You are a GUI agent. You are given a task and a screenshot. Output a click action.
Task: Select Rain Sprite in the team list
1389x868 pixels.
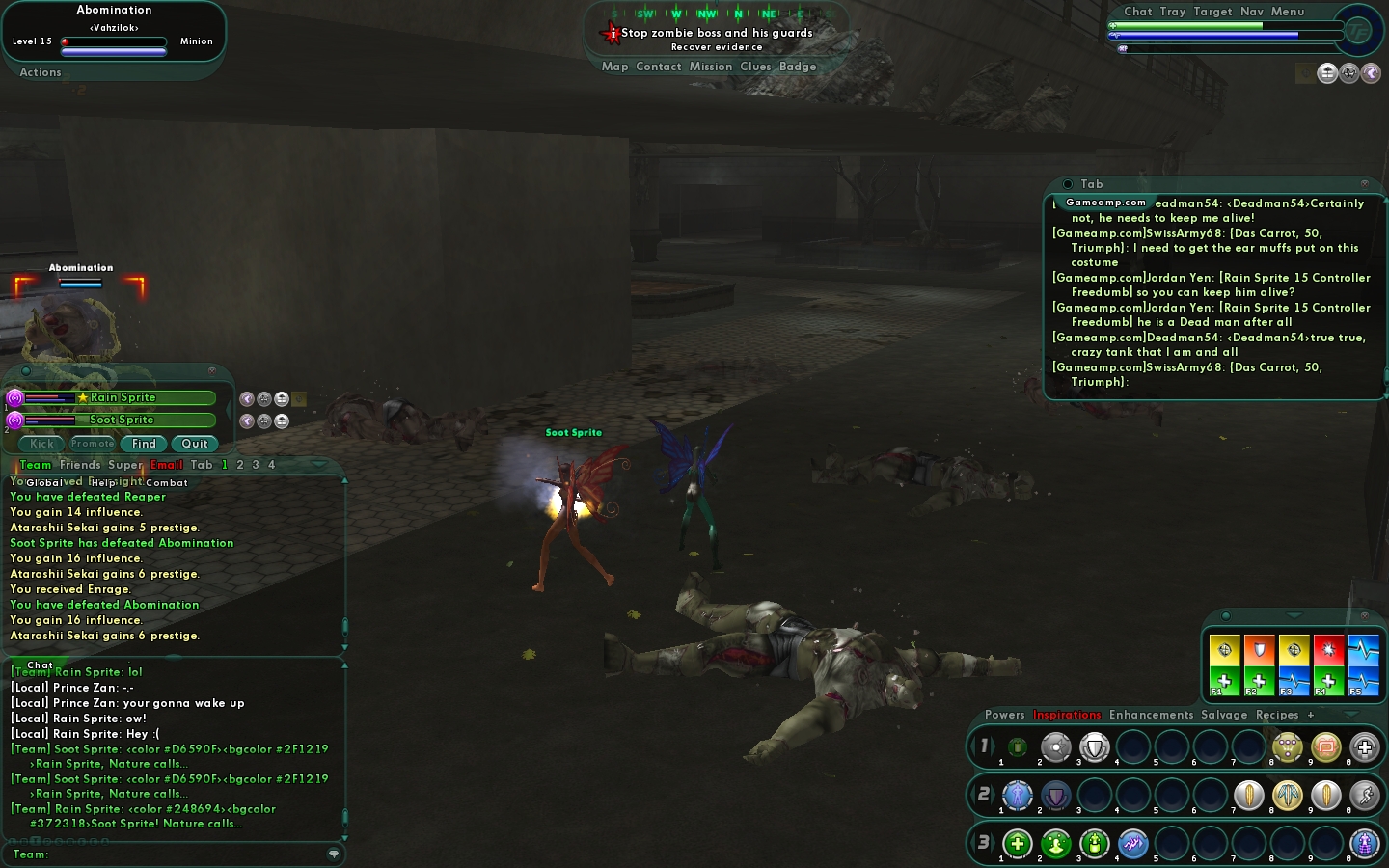[123, 397]
